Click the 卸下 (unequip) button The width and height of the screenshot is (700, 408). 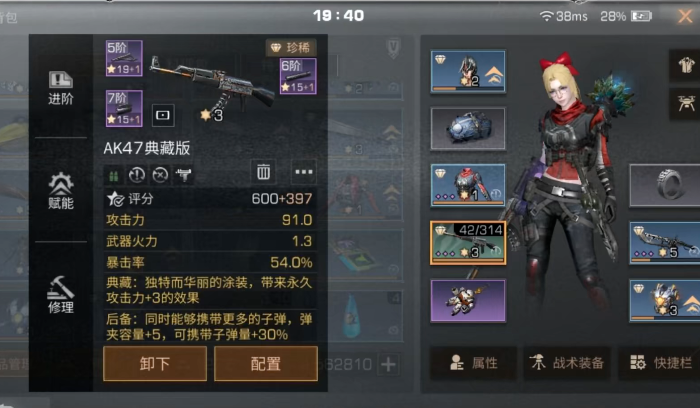coord(155,364)
